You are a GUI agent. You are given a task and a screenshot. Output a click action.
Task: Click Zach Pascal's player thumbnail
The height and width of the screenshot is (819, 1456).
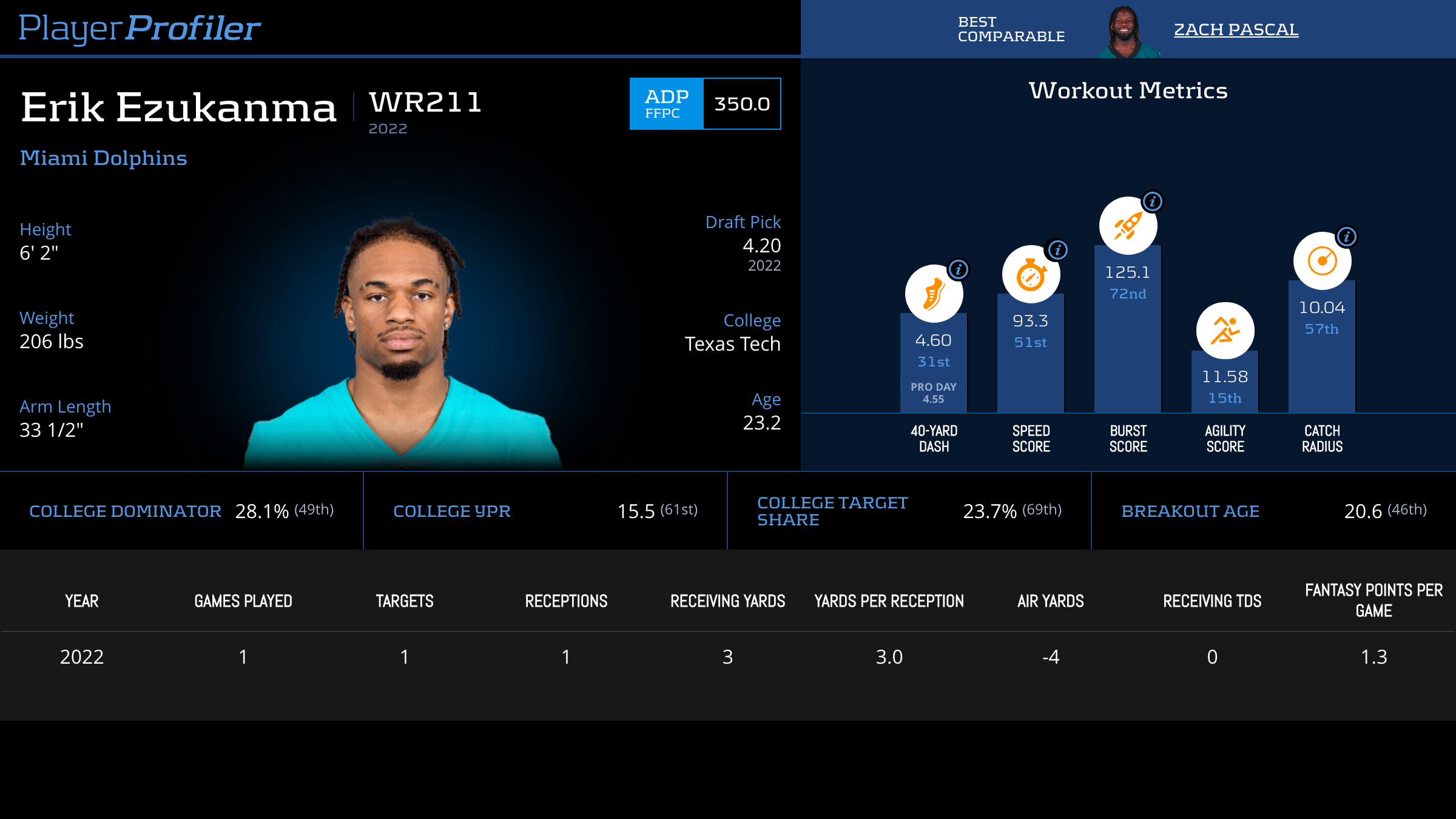1126,32
